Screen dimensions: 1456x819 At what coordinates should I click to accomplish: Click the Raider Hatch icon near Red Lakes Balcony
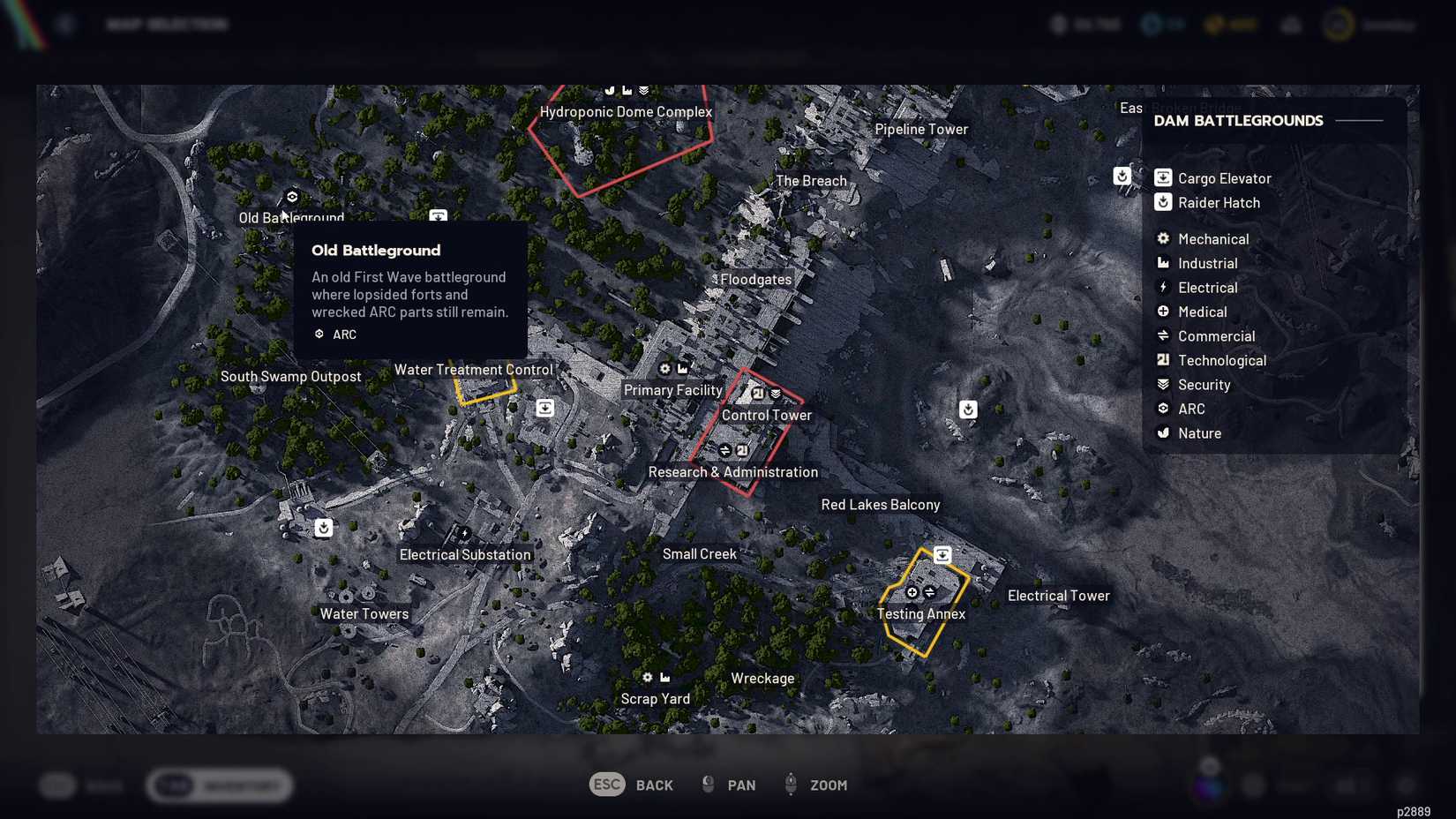tap(968, 409)
